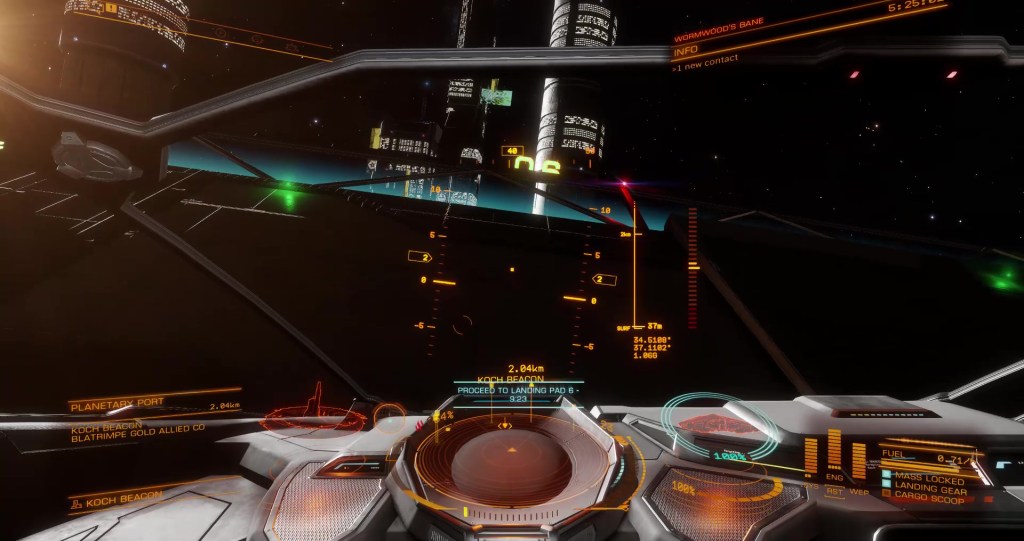Boost the ENG power distributor column
This screenshot has width=1024, height=541.
coord(832,455)
